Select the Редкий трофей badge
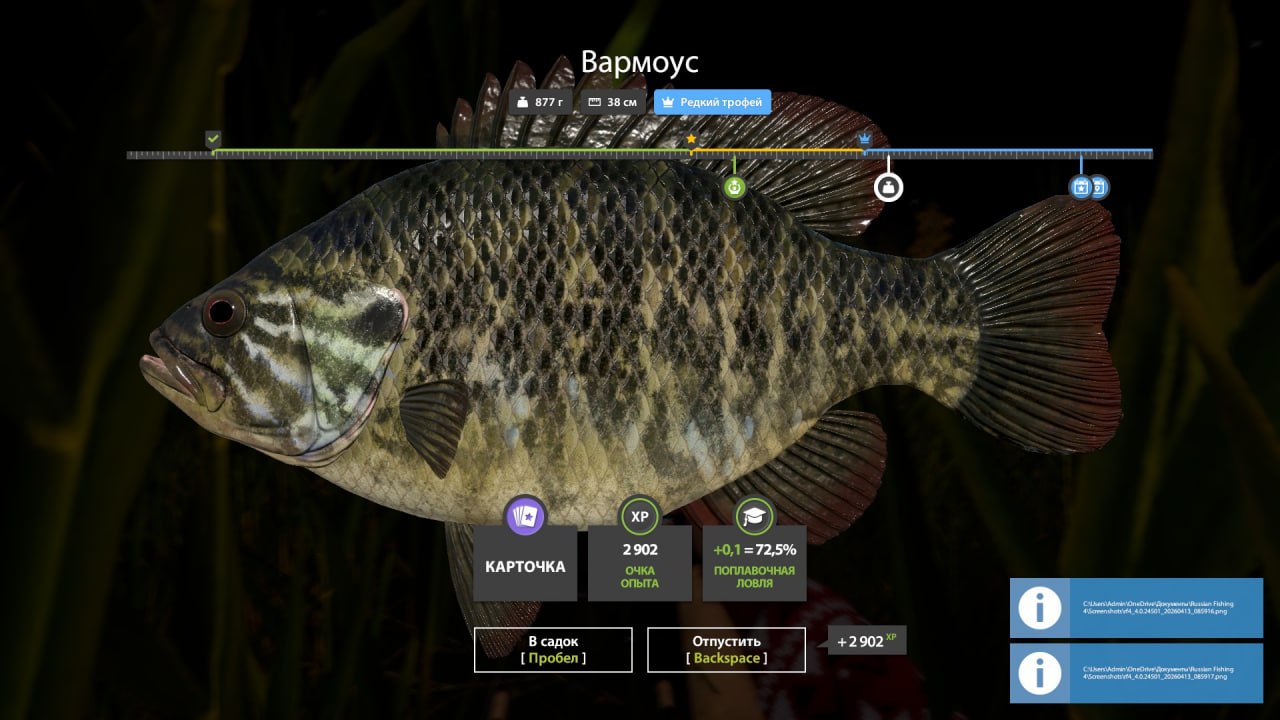Image resolution: width=1280 pixels, height=720 pixels. coord(712,102)
